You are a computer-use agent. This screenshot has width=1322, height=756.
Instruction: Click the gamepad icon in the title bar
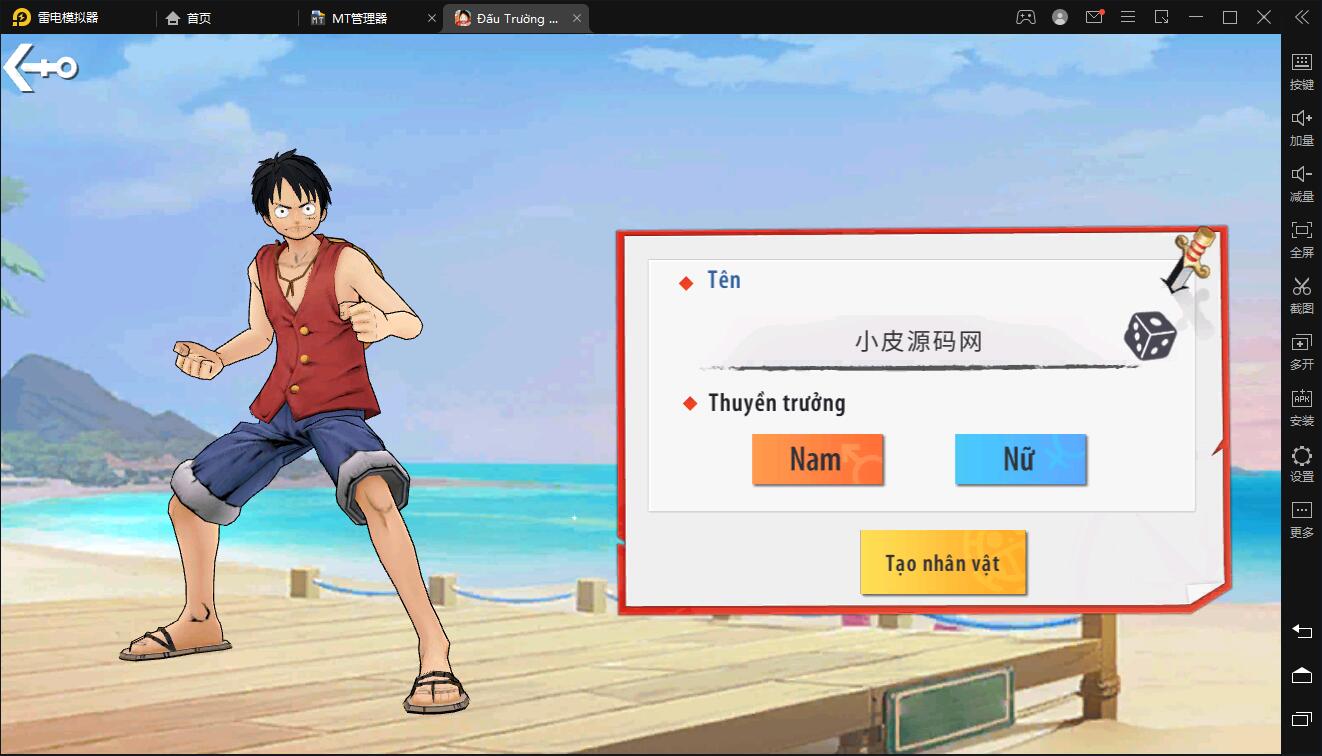click(x=1025, y=17)
